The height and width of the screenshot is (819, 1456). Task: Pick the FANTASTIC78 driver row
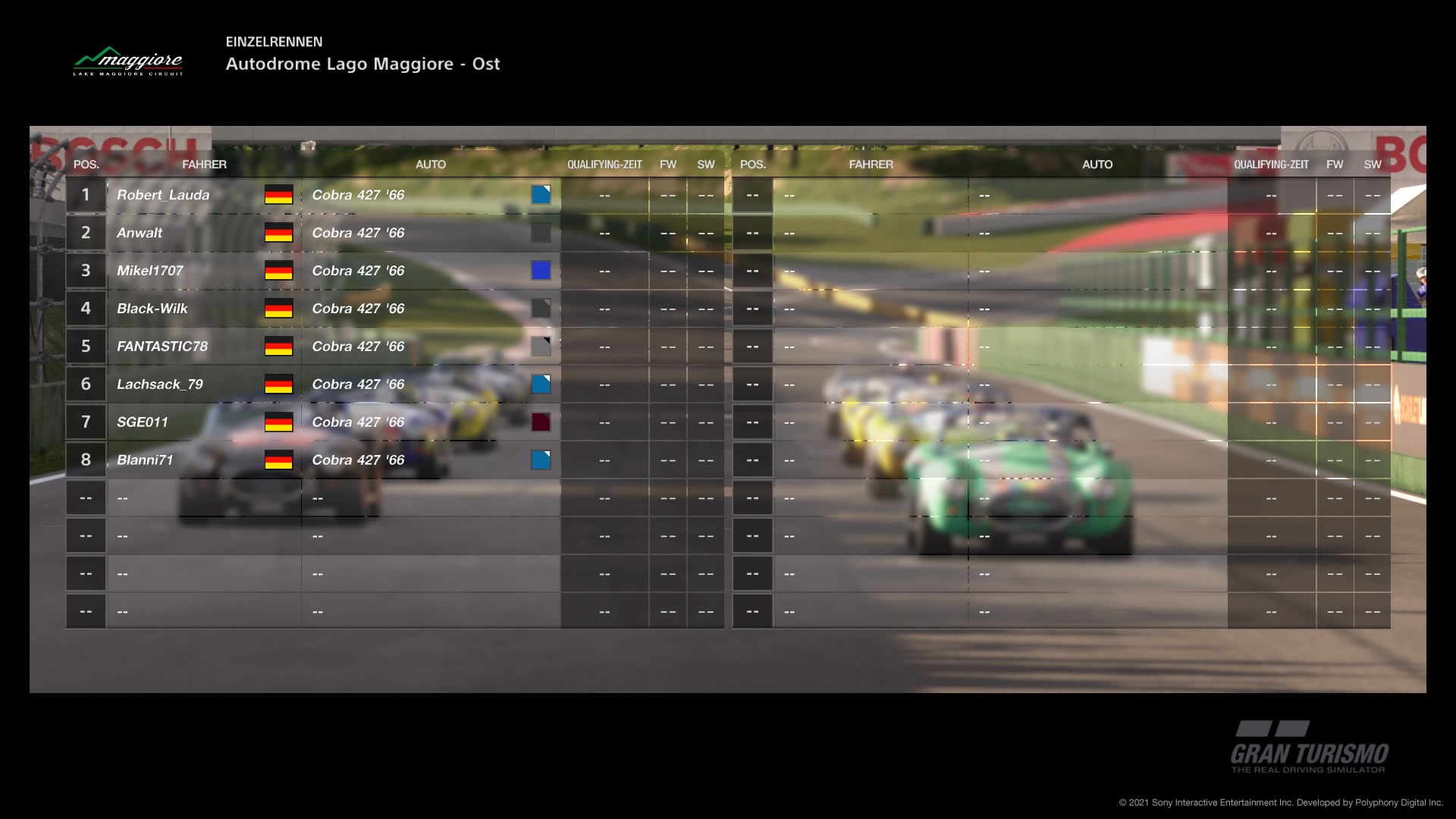tap(162, 347)
